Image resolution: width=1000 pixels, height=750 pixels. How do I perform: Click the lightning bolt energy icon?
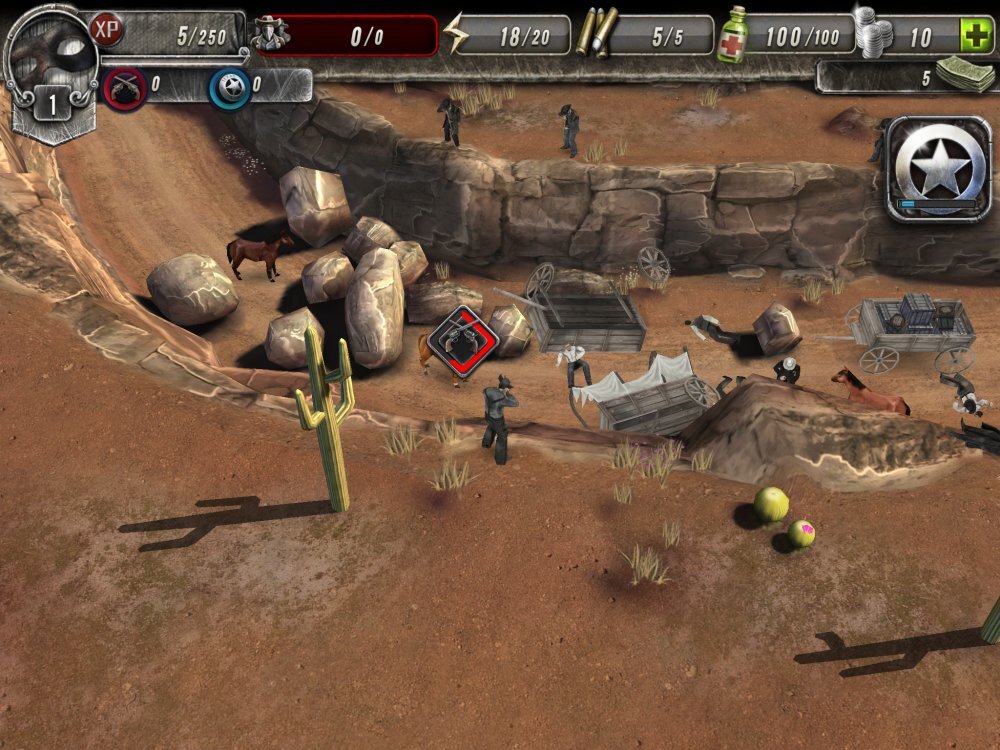(x=455, y=35)
